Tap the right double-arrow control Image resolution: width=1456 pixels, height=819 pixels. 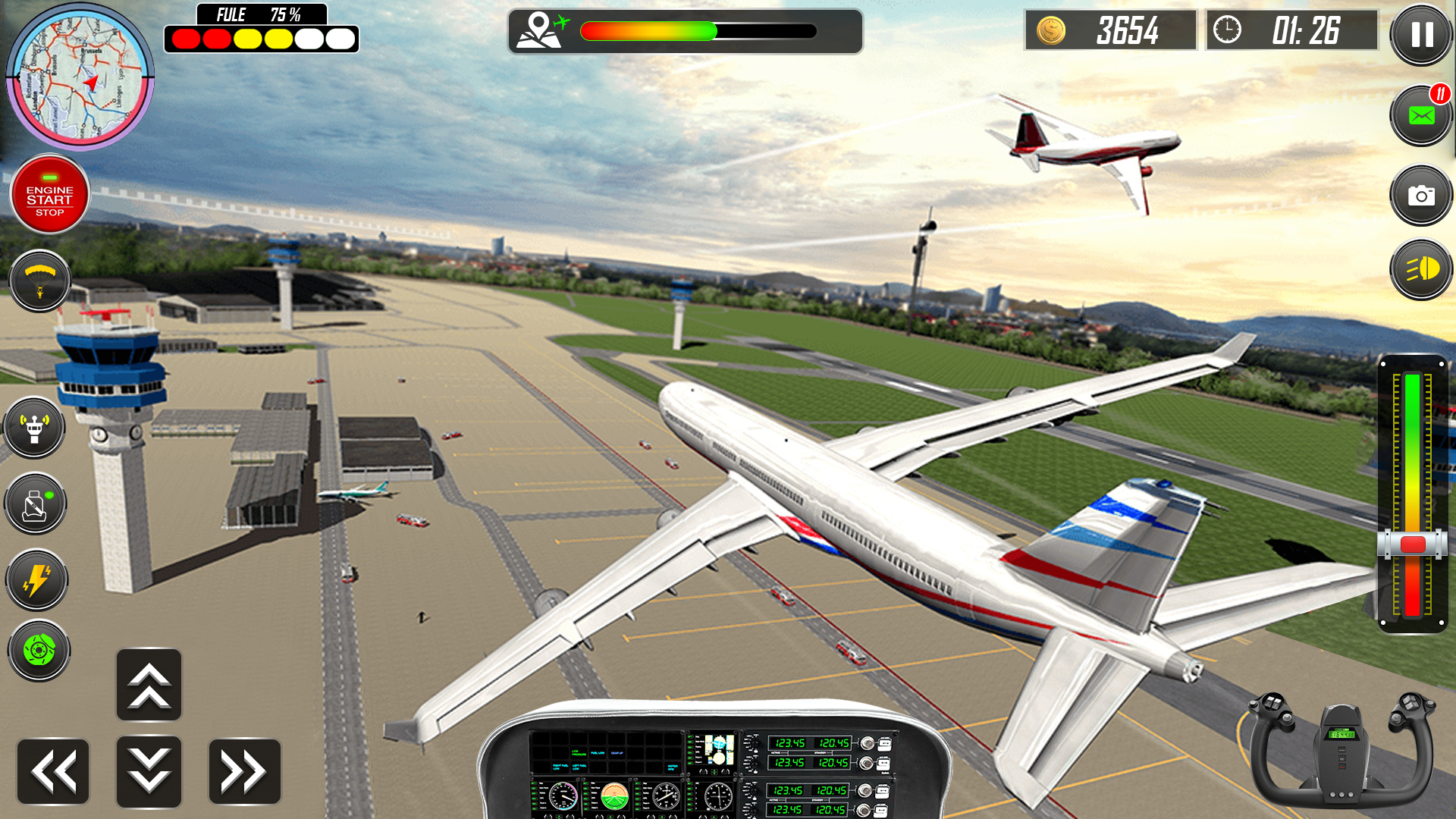coord(244,770)
